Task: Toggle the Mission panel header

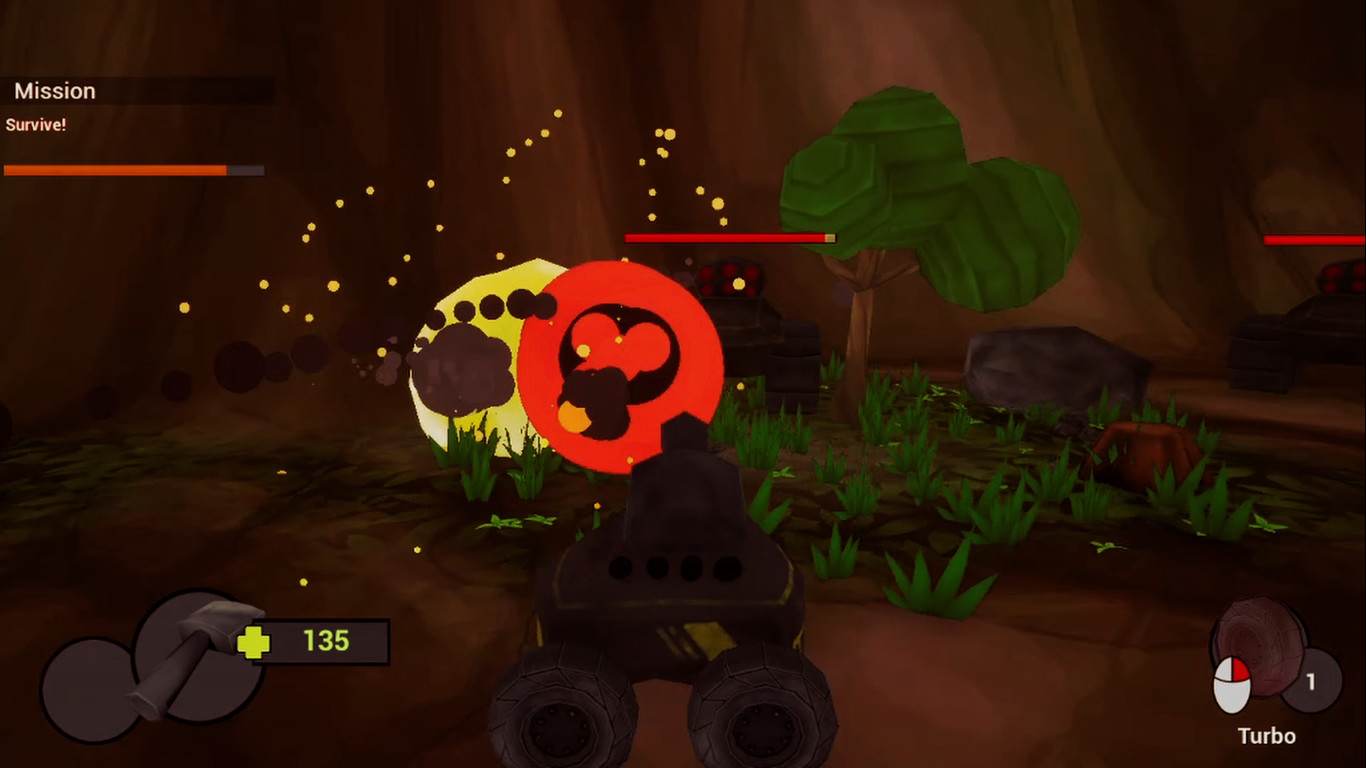Action: 55,90
